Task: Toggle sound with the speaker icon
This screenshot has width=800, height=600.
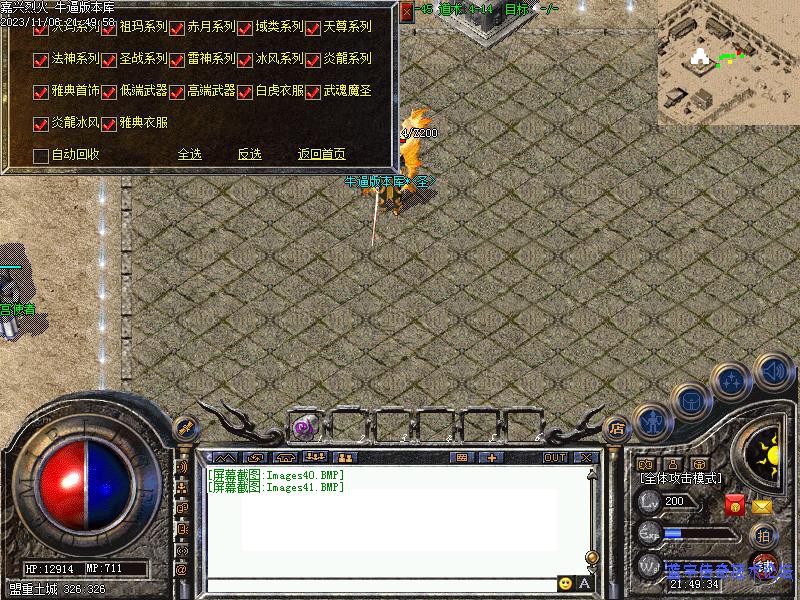Action: pos(772,372)
